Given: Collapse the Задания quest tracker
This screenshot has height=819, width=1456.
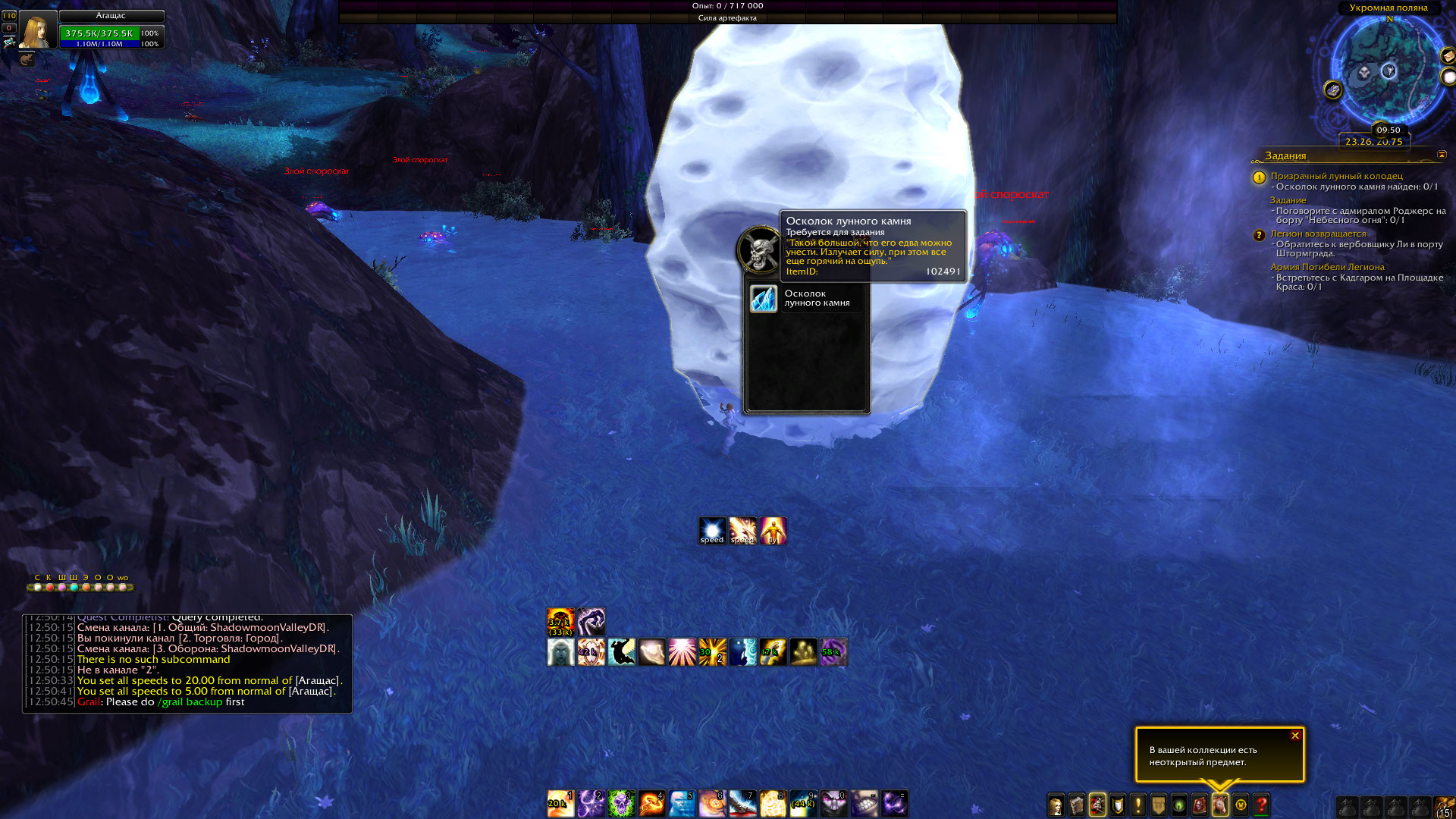Looking at the screenshot, I should (1442, 155).
